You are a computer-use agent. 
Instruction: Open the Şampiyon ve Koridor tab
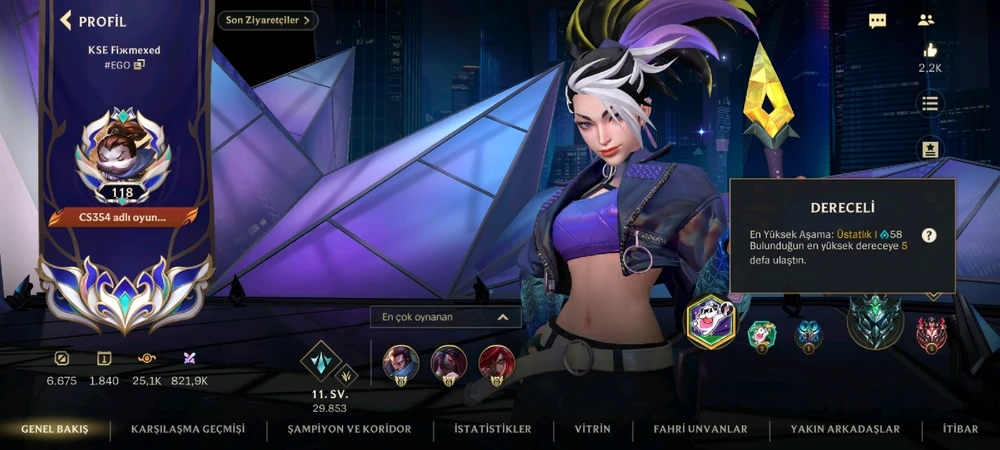(349, 429)
